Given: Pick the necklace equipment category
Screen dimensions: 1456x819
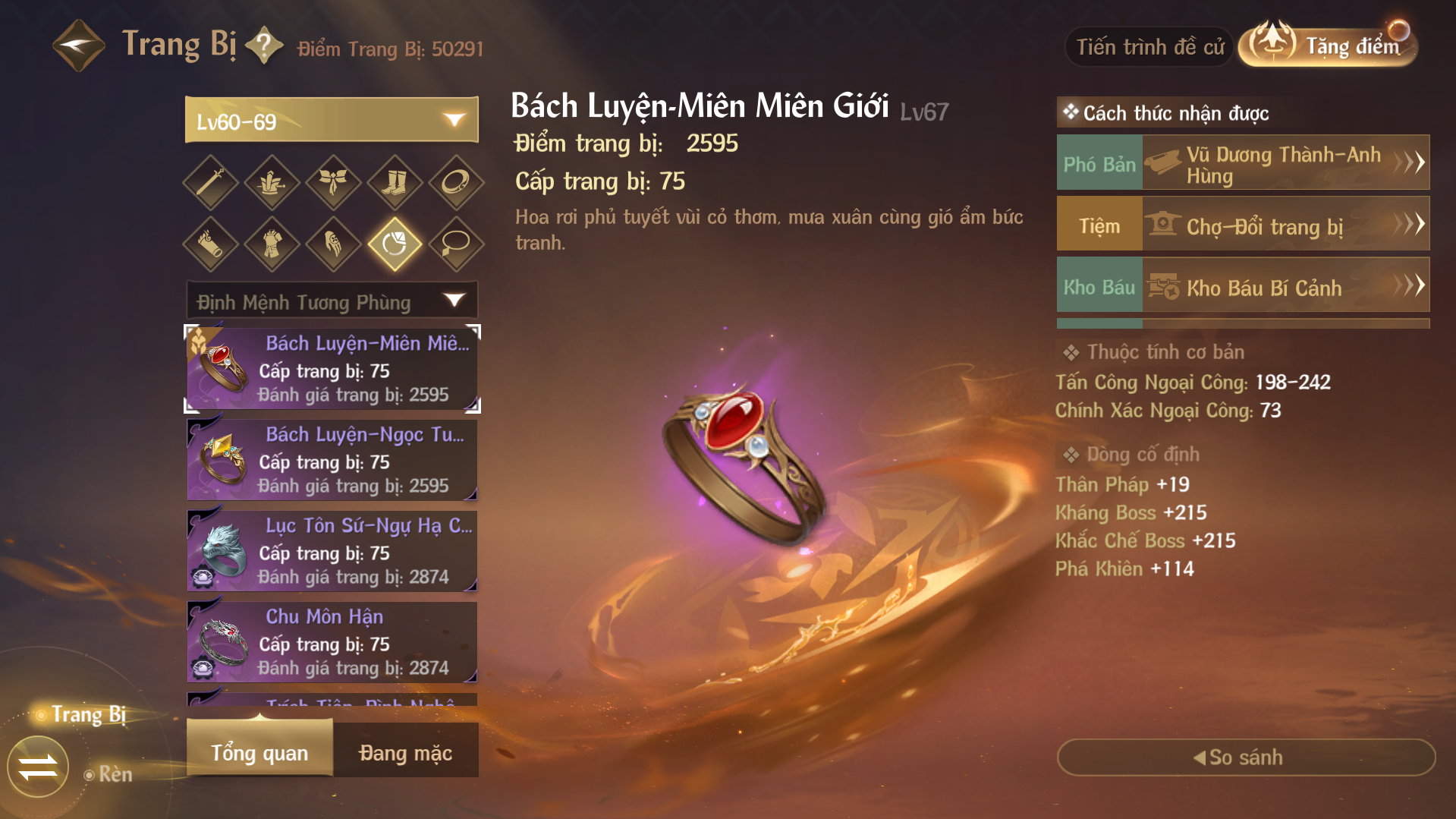Looking at the screenshot, I should click(455, 244).
